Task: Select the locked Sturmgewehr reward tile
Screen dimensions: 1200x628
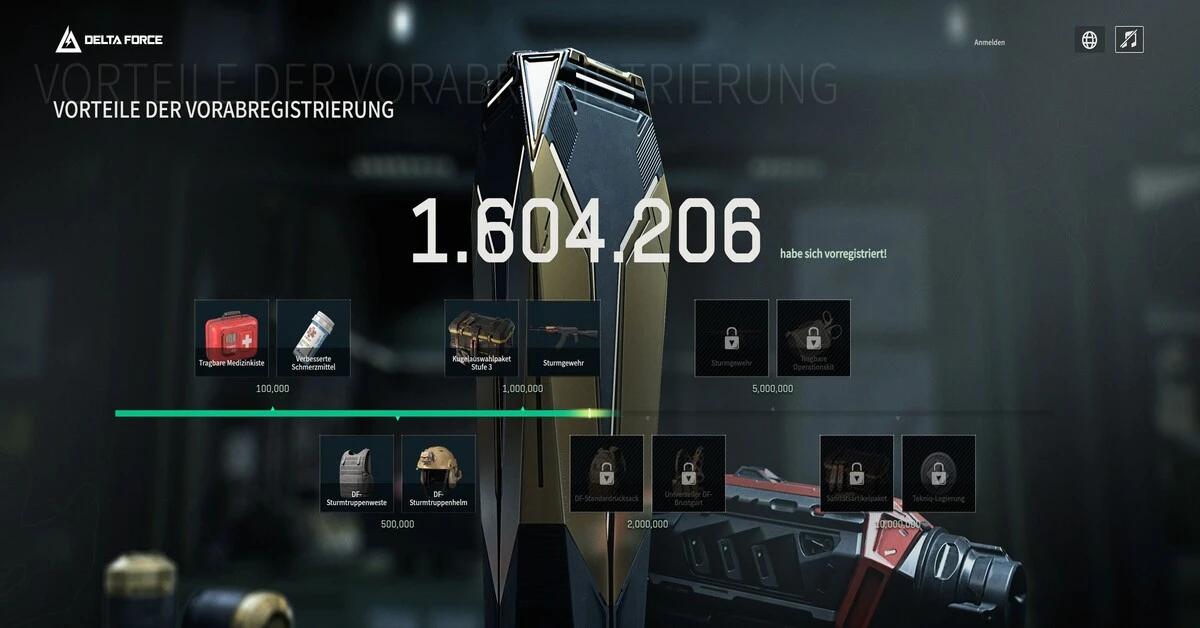Action: [732, 338]
